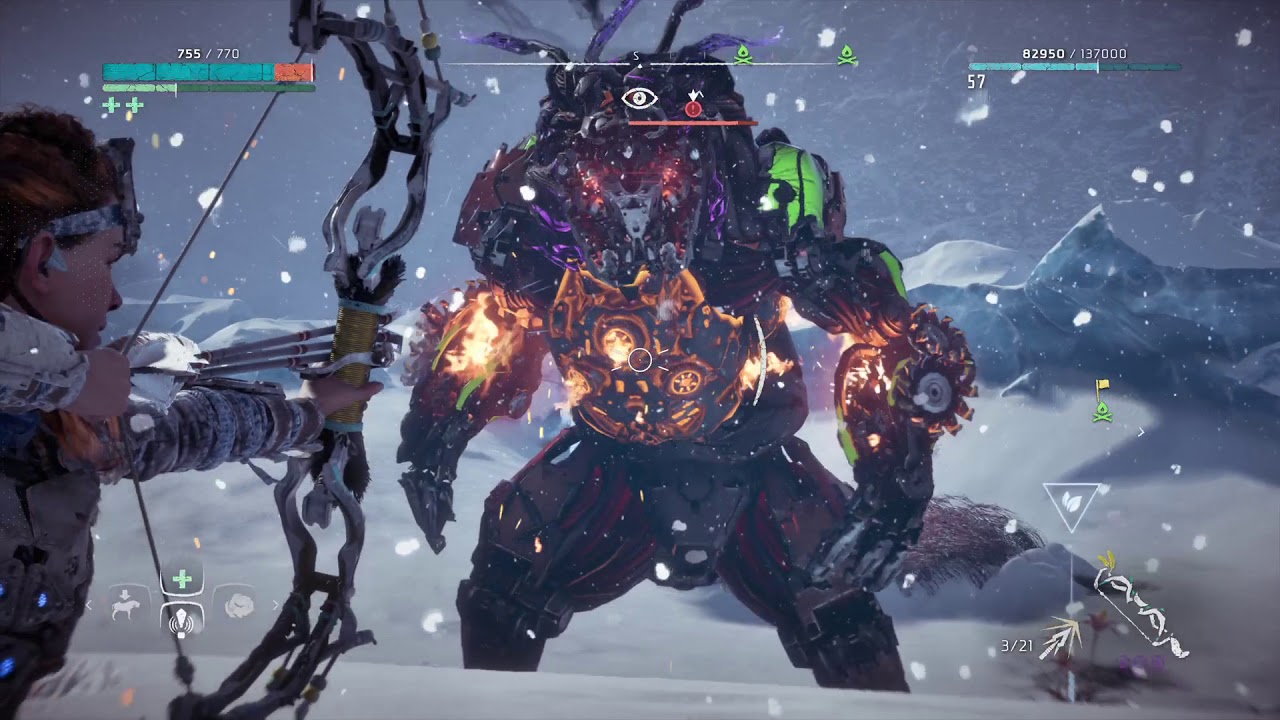Select the rock throw quick slot
This screenshot has height=720, width=1280.
240,606
